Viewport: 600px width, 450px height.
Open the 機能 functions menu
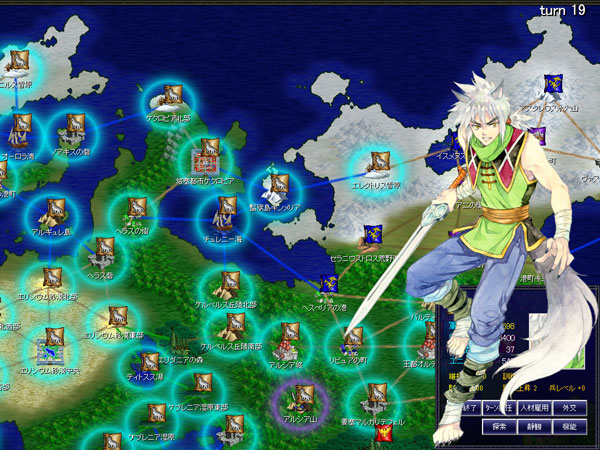(x=568, y=426)
